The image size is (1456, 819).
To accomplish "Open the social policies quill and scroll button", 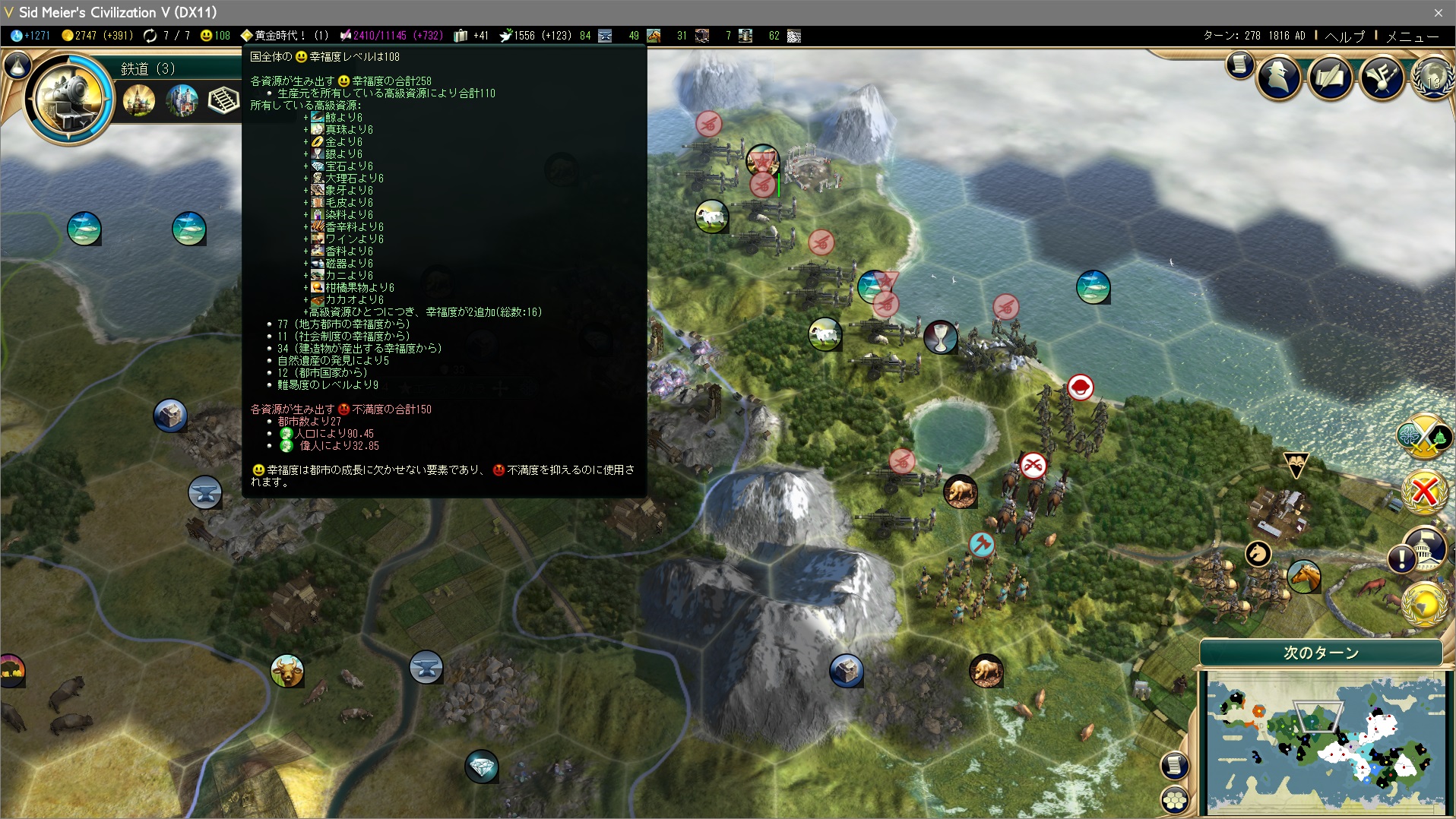I will pos(1330,76).
